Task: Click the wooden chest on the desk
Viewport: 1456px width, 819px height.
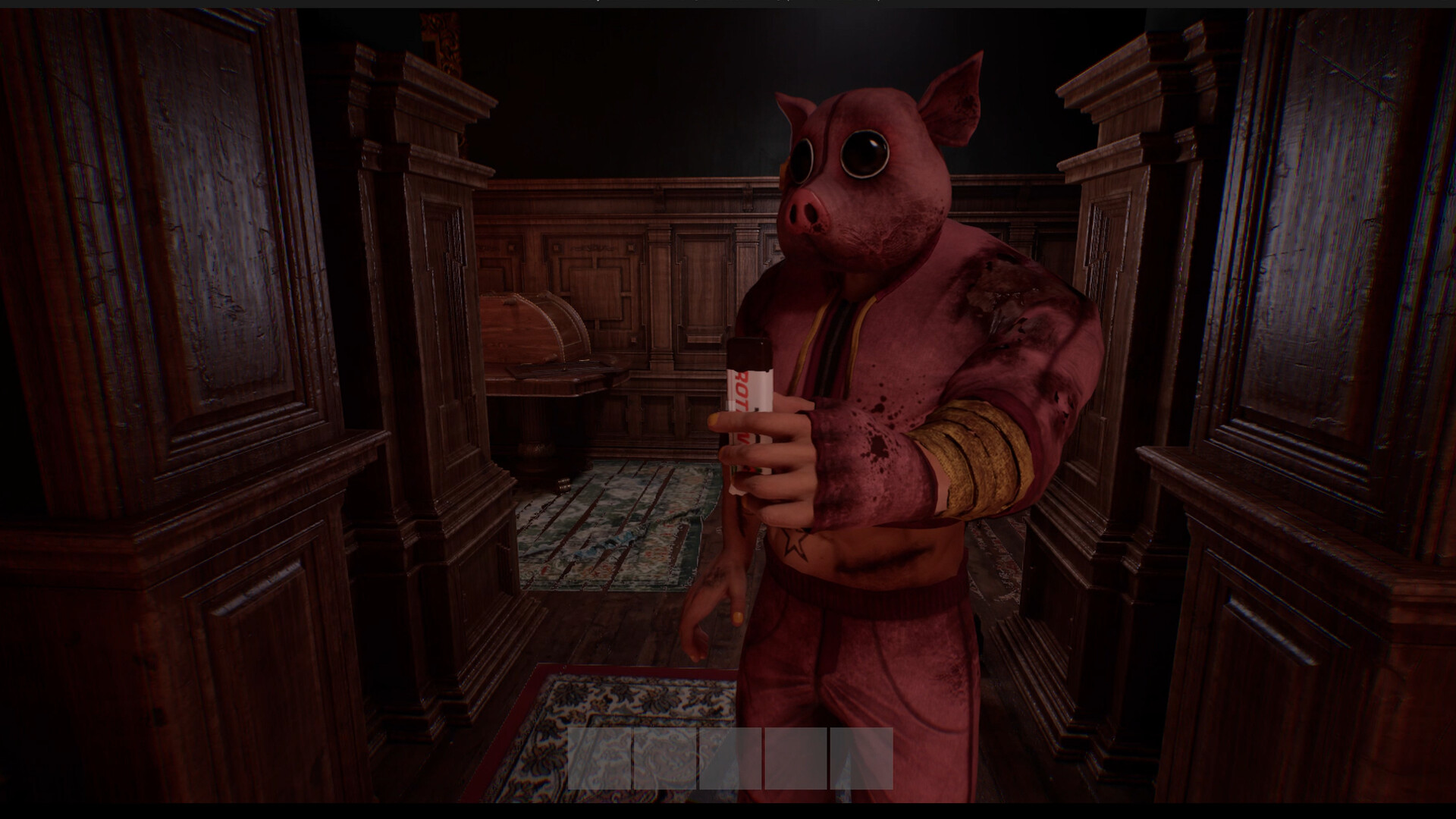Action: pyautogui.click(x=531, y=334)
